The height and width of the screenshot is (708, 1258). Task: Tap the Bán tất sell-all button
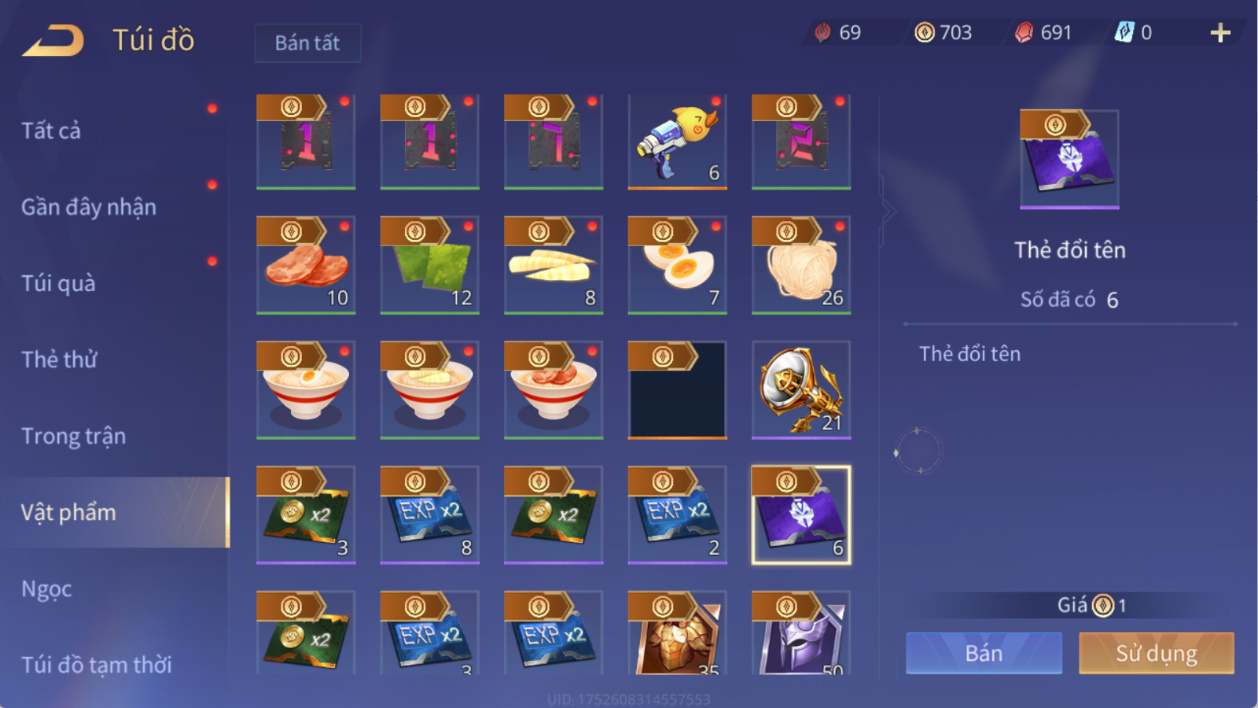(307, 43)
